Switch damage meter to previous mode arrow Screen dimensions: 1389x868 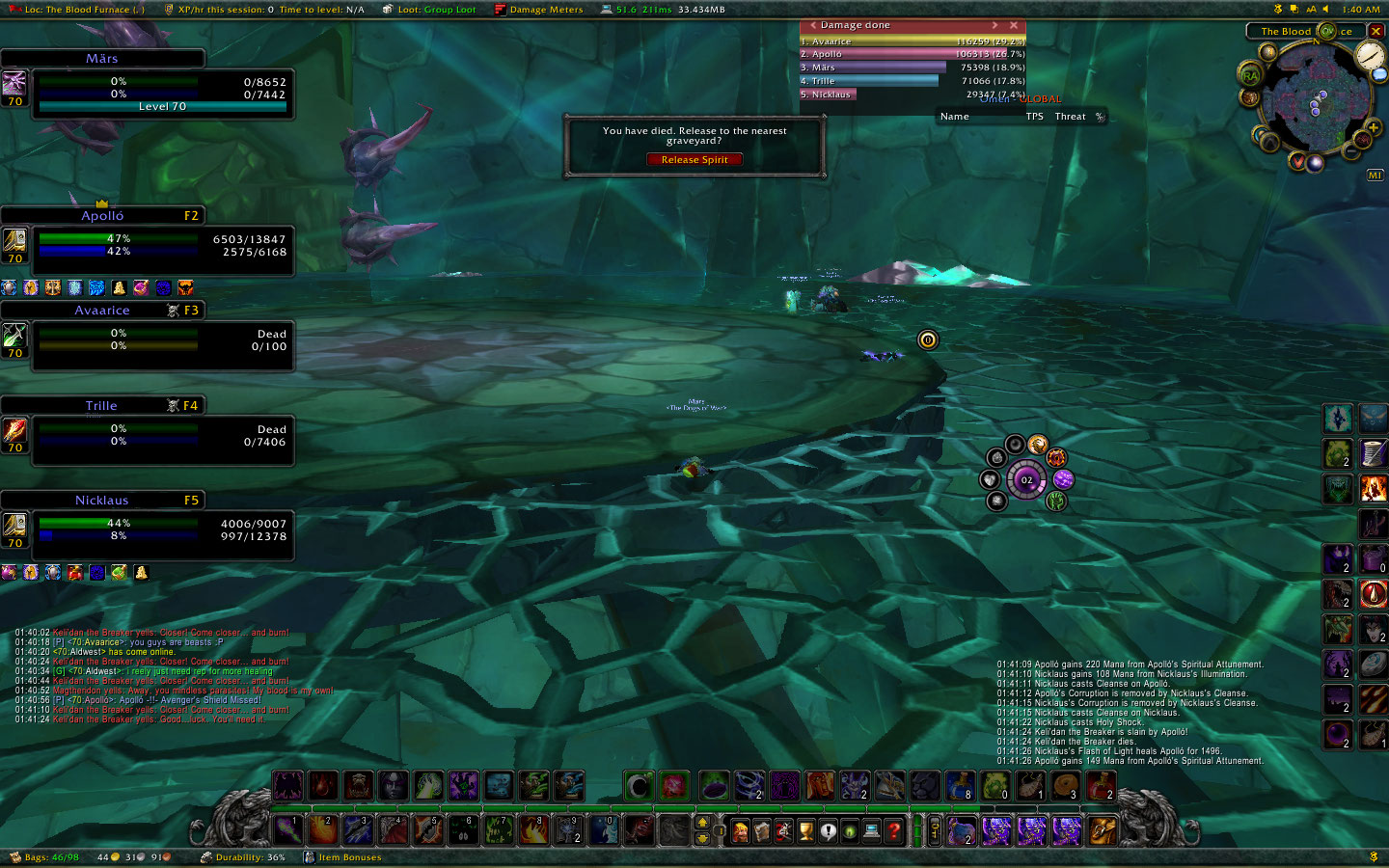(813, 25)
